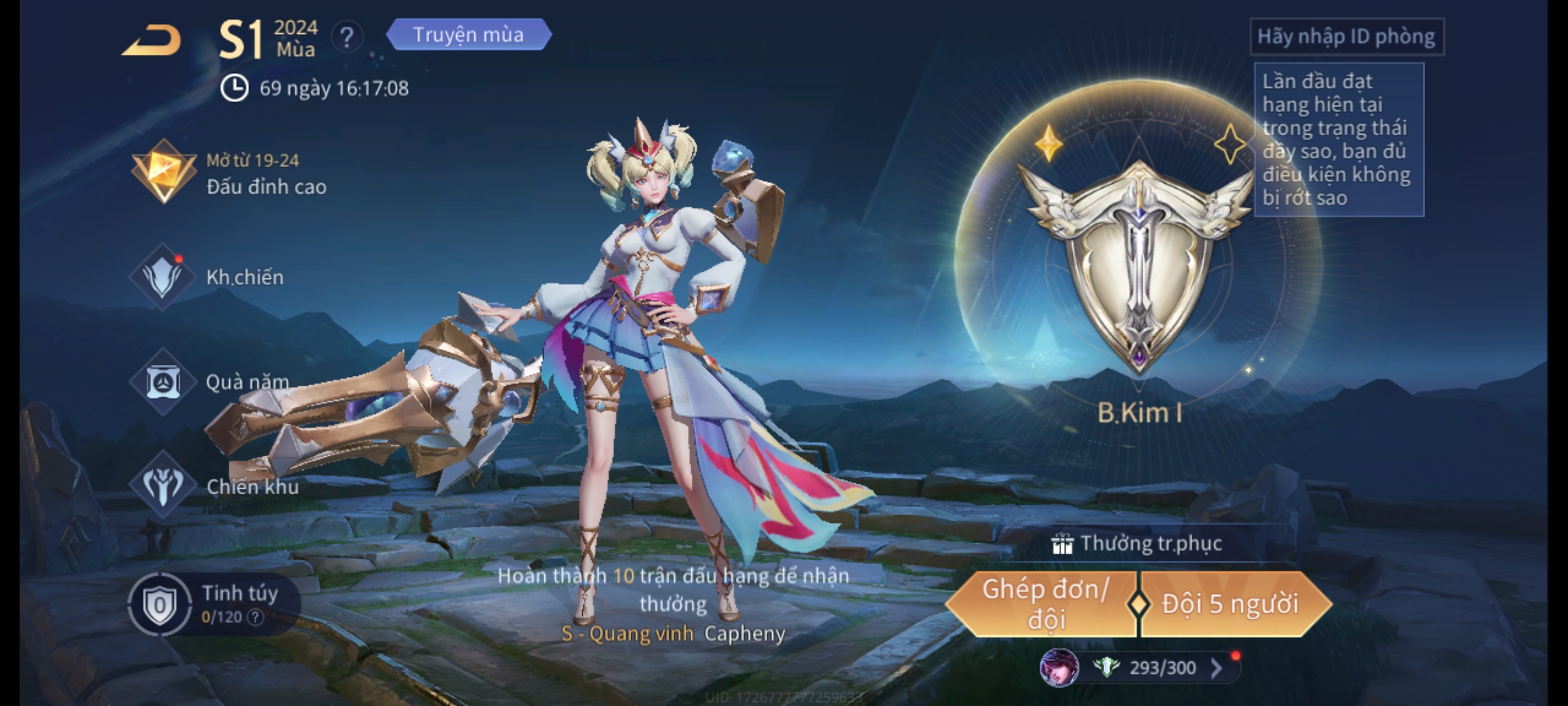
Task: Open Đấu đỉnh cao mode
Action: pos(229,173)
